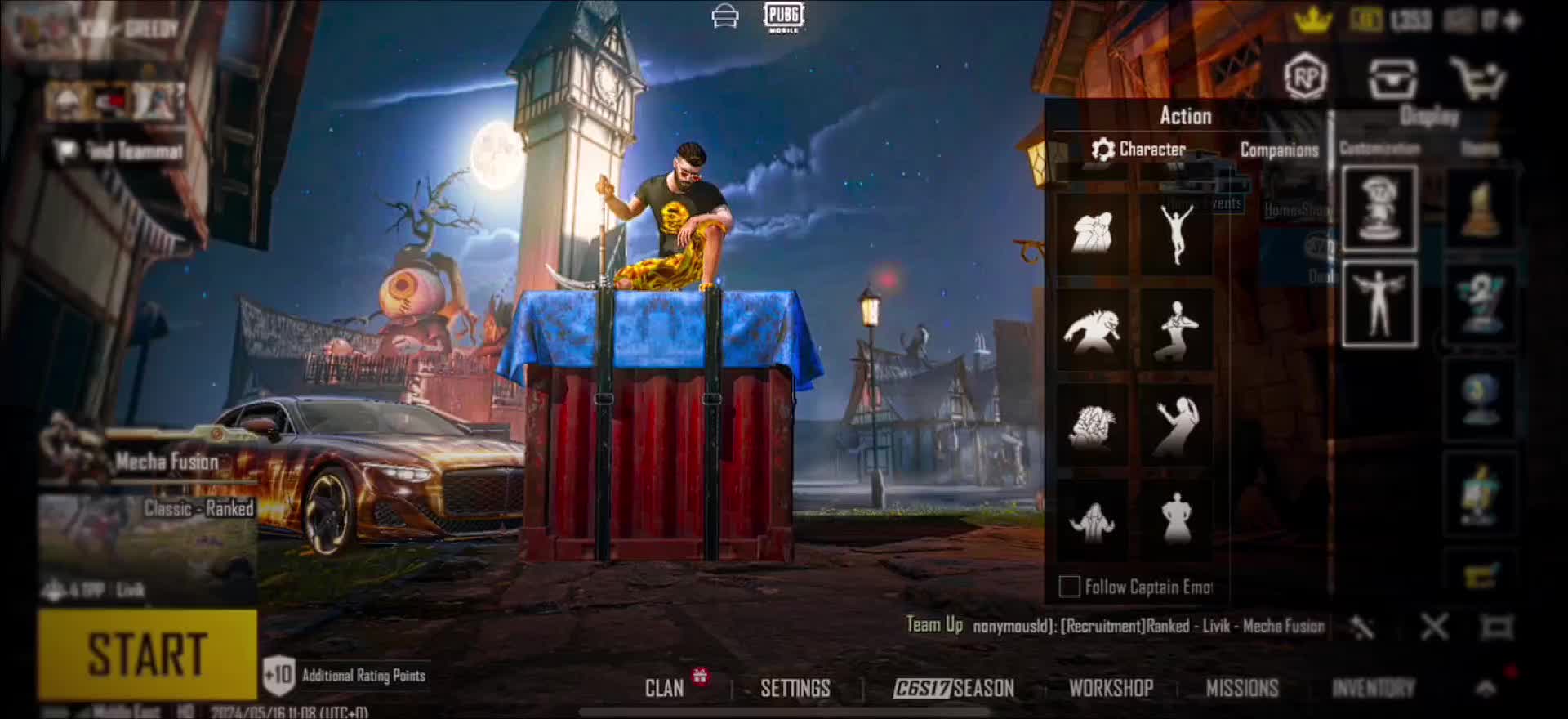Viewport: 1568px width, 719px height.
Task: Open SETTINGS from bottom bar
Action: [x=795, y=688]
